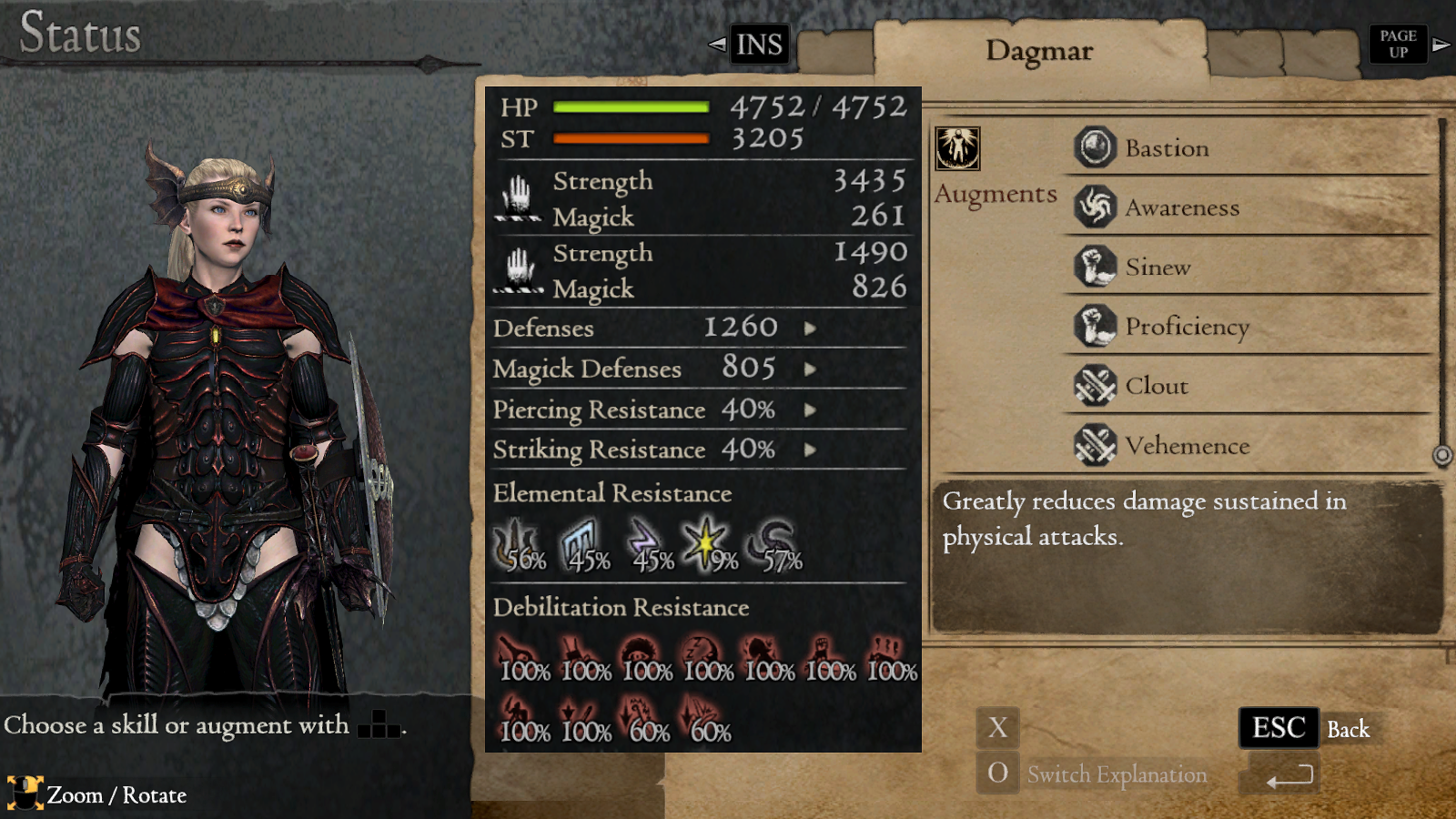This screenshot has width=1456, height=819.
Task: Activate the Zoom / Rotate control
Action: 29,794
